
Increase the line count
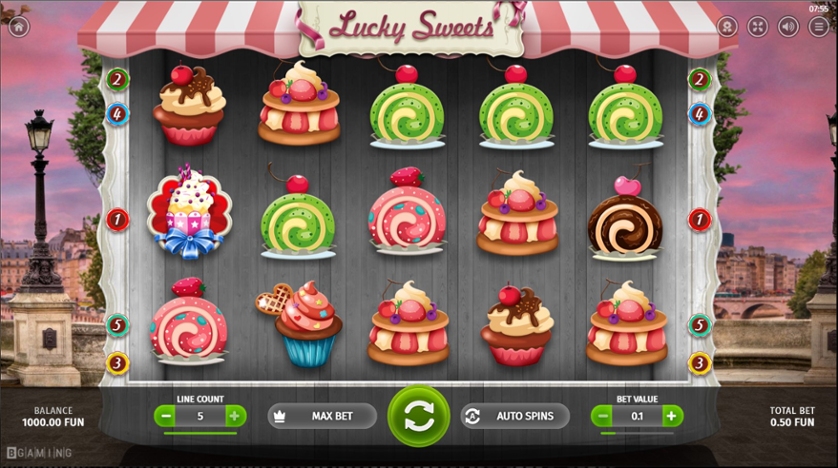tap(235, 416)
